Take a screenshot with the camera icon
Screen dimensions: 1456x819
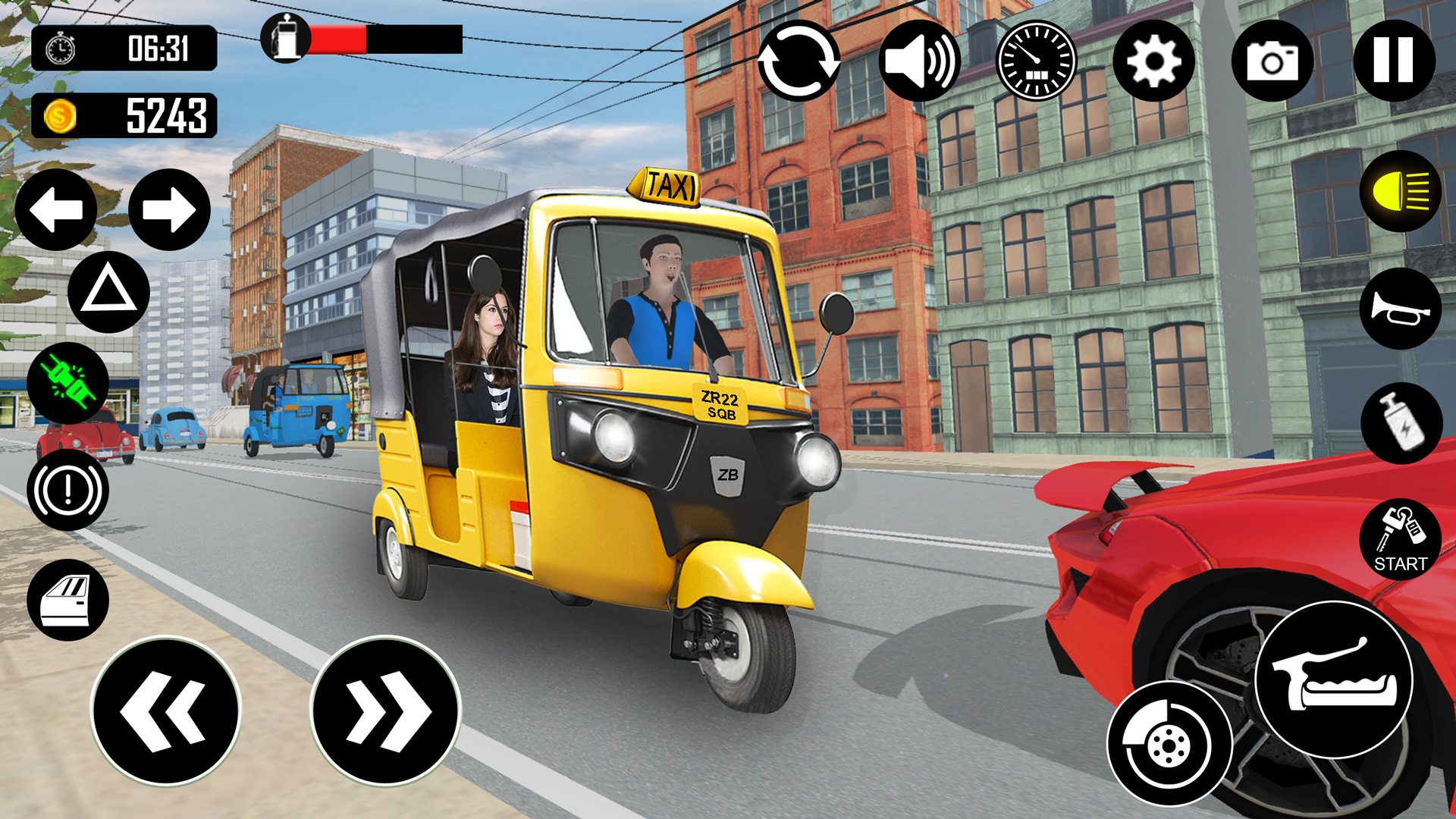[1273, 61]
